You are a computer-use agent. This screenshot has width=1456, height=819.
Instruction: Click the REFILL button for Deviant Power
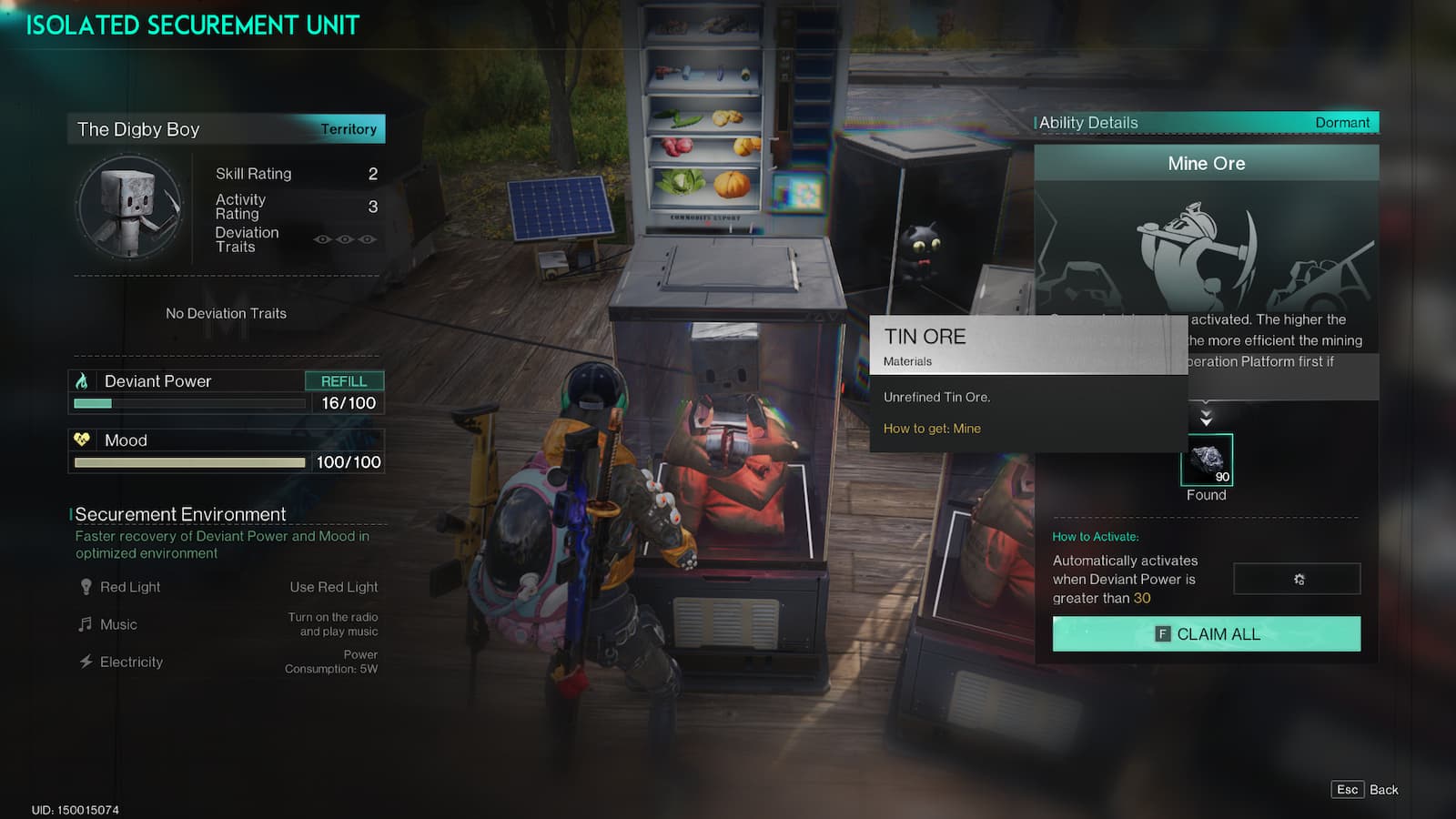[x=345, y=380]
